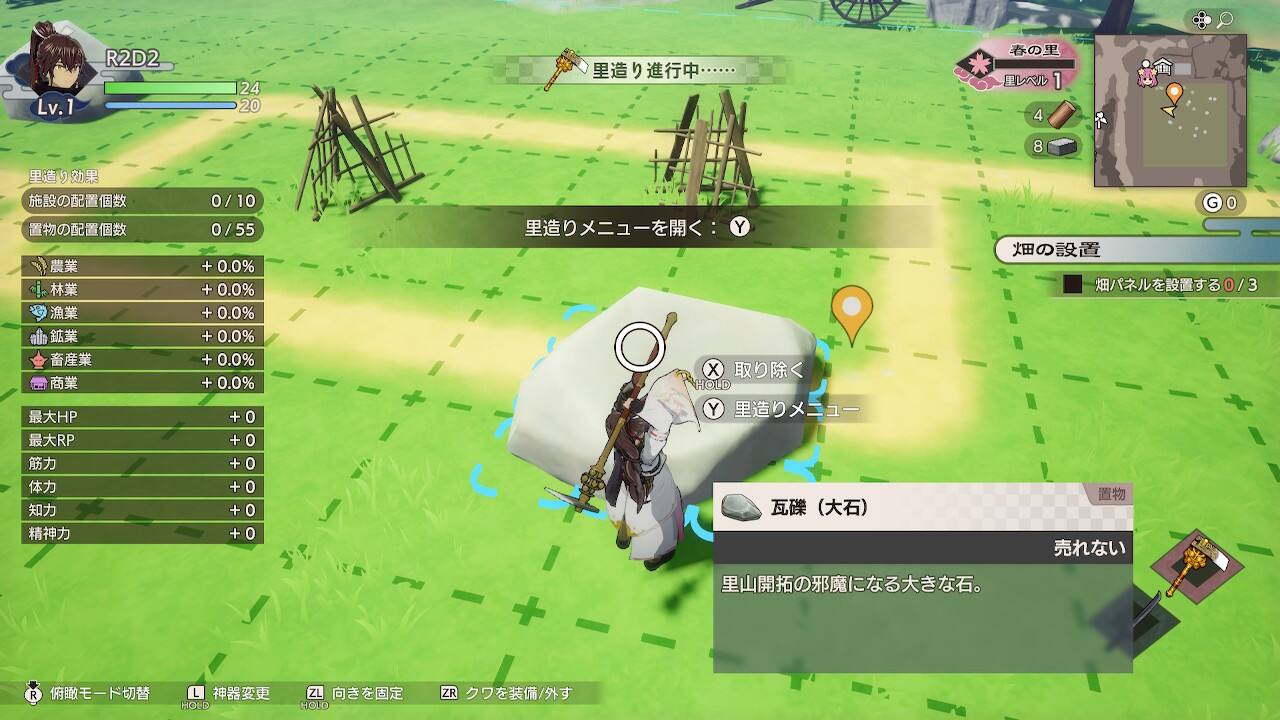Viewport: 1280px width, 720px height.
Task: Open the 瓦礫（大石） item info panel
Action: tap(922, 508)
